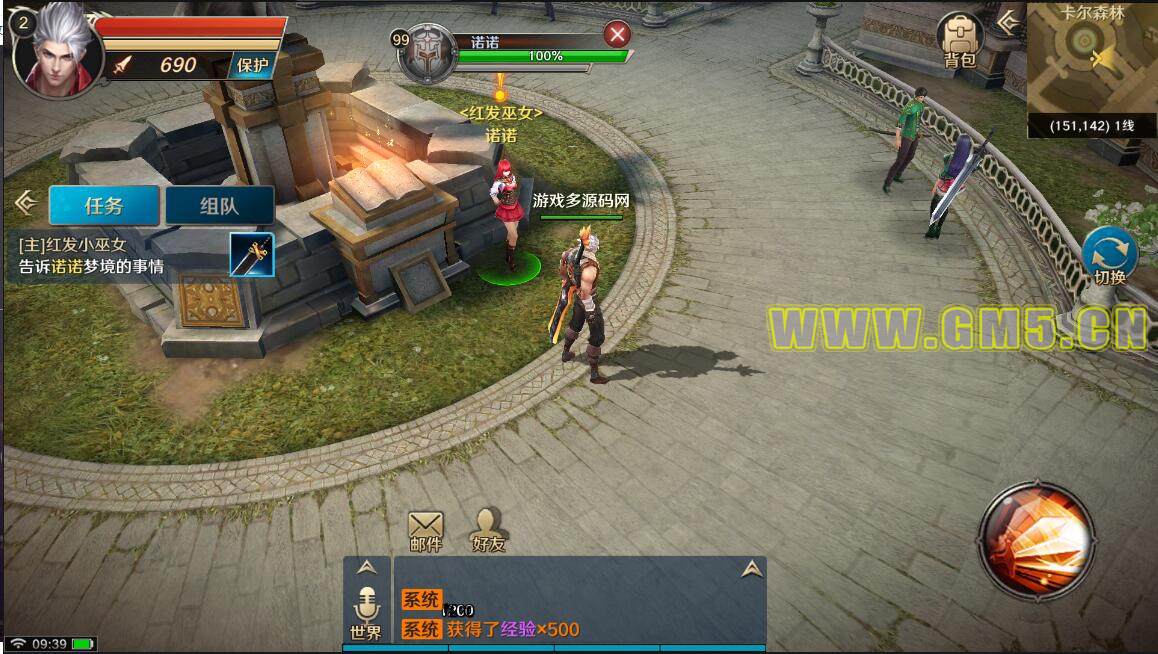
Task: Open the 背包 backpack
Action: click(959, 40)
